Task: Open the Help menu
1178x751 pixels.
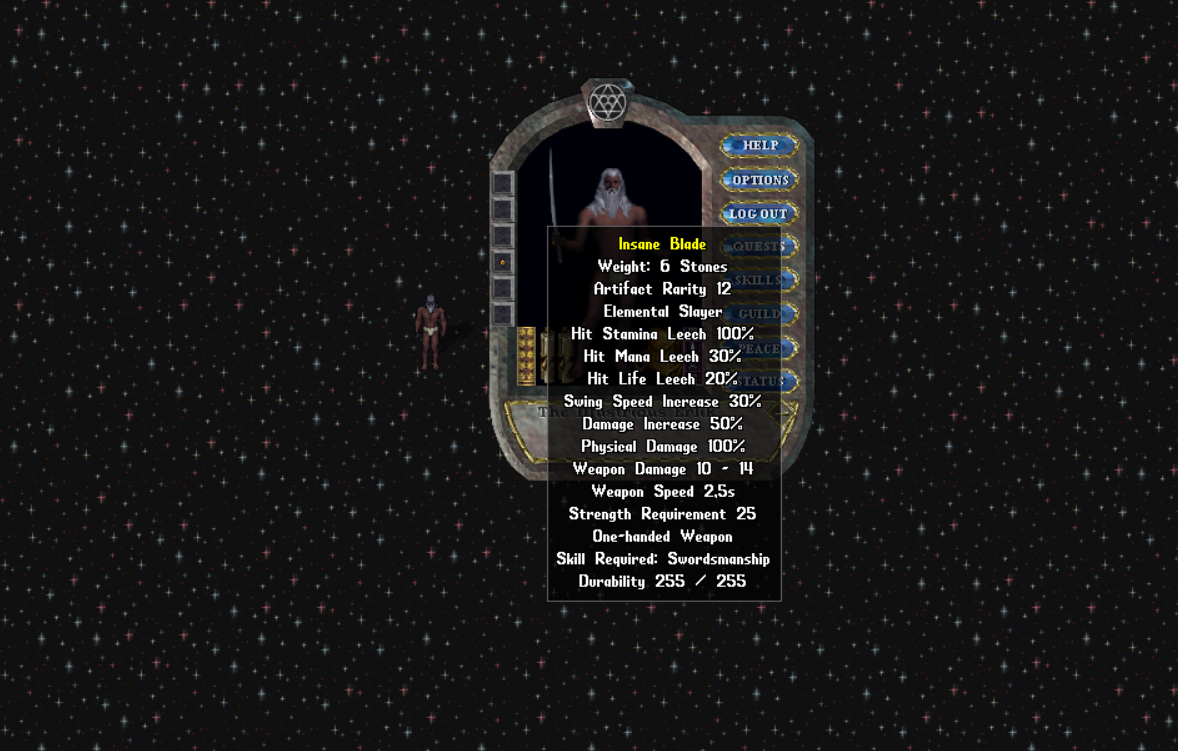Action: click(759, 146)
